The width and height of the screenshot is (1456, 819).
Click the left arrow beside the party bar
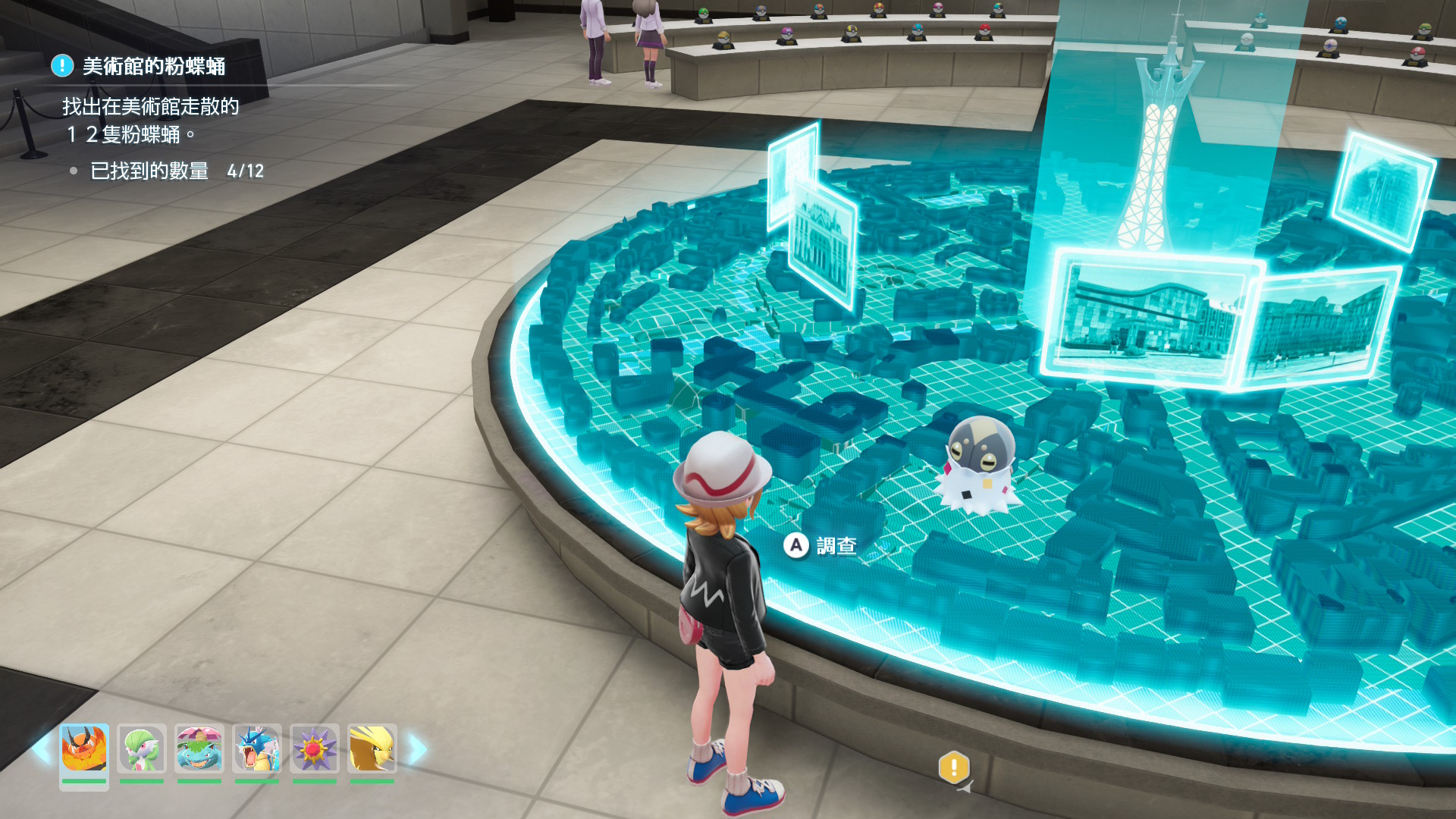click(42, 749)
